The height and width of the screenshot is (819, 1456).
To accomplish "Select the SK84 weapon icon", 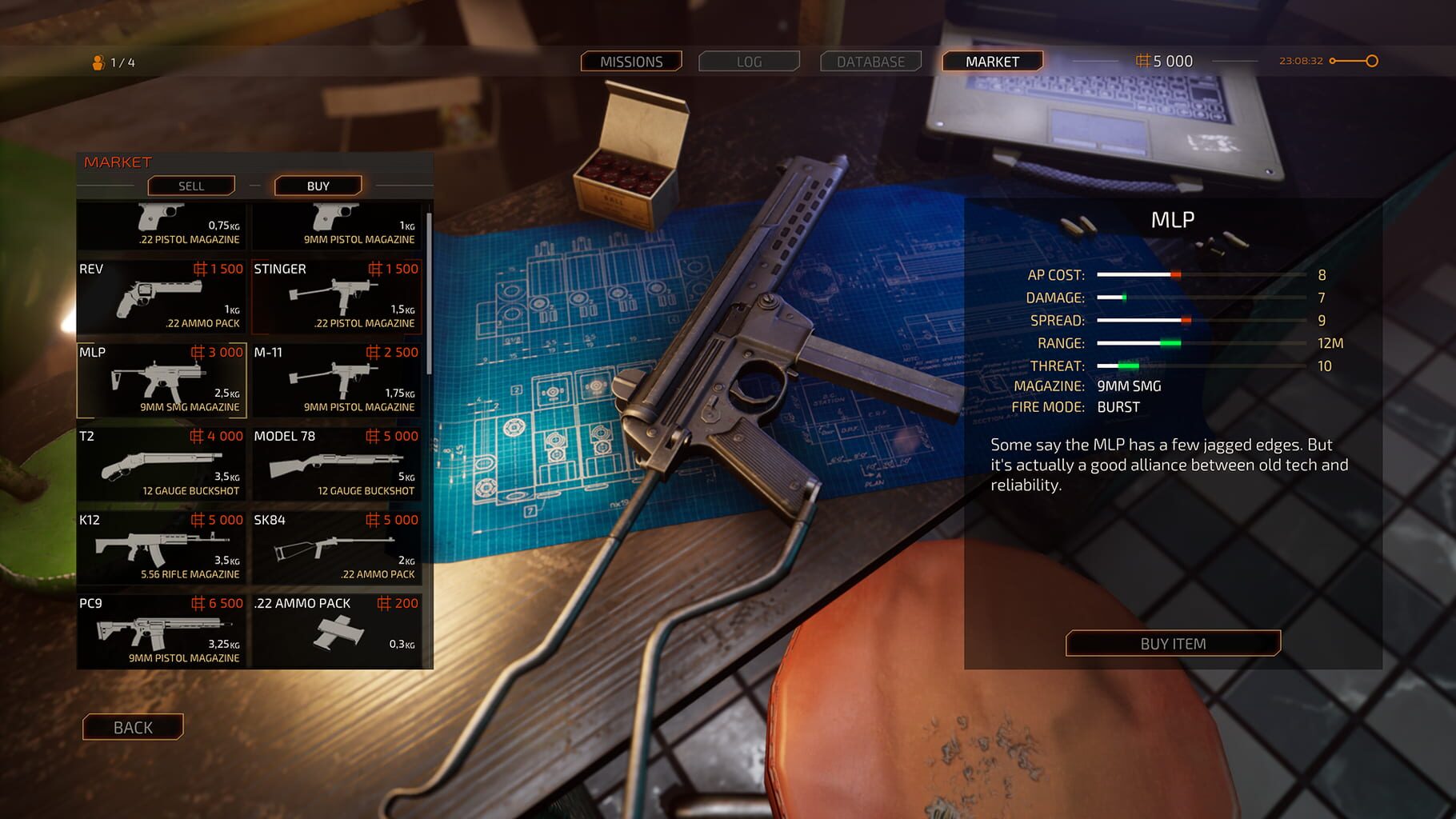I will [336, 549].
